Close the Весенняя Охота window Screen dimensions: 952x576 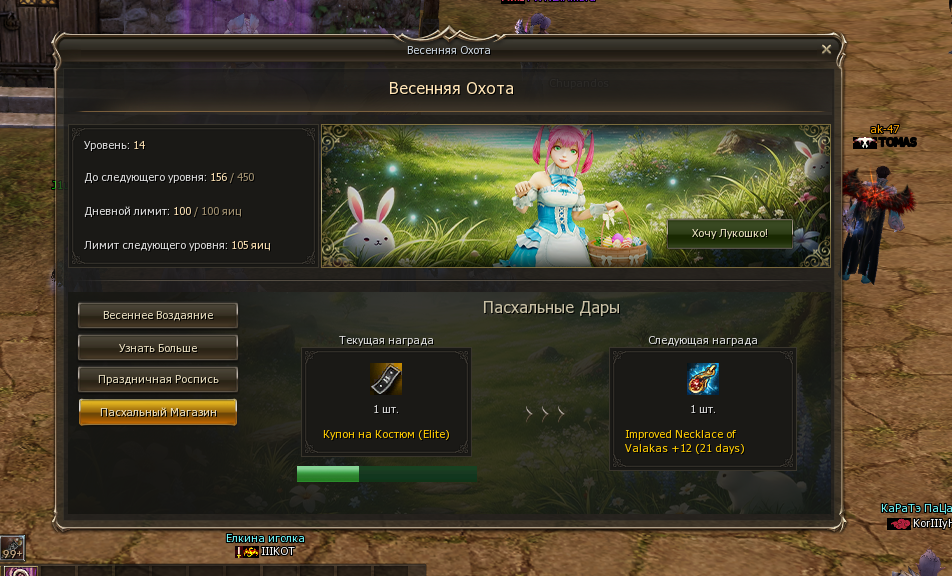click(826, 49)
